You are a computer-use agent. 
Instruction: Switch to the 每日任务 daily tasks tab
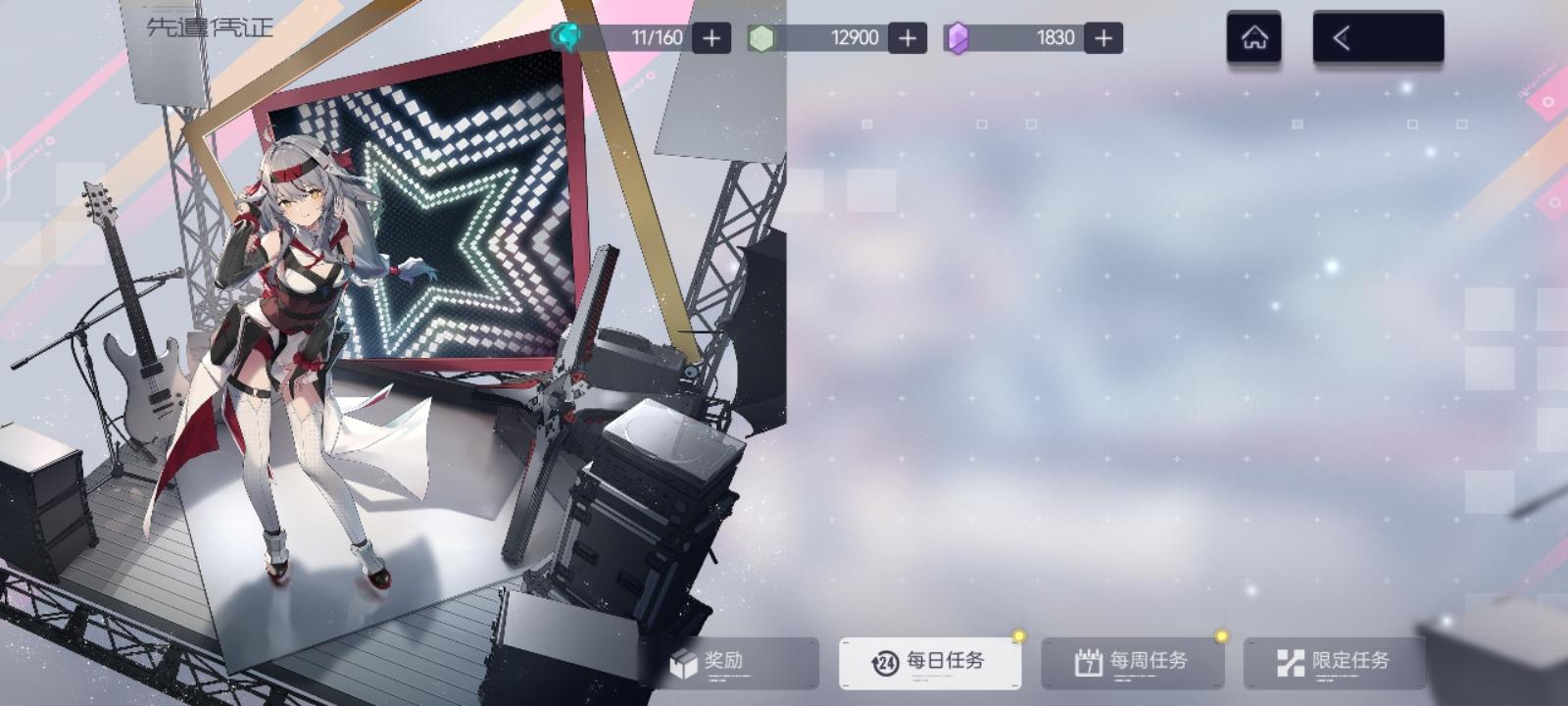[x=931, y=661]
